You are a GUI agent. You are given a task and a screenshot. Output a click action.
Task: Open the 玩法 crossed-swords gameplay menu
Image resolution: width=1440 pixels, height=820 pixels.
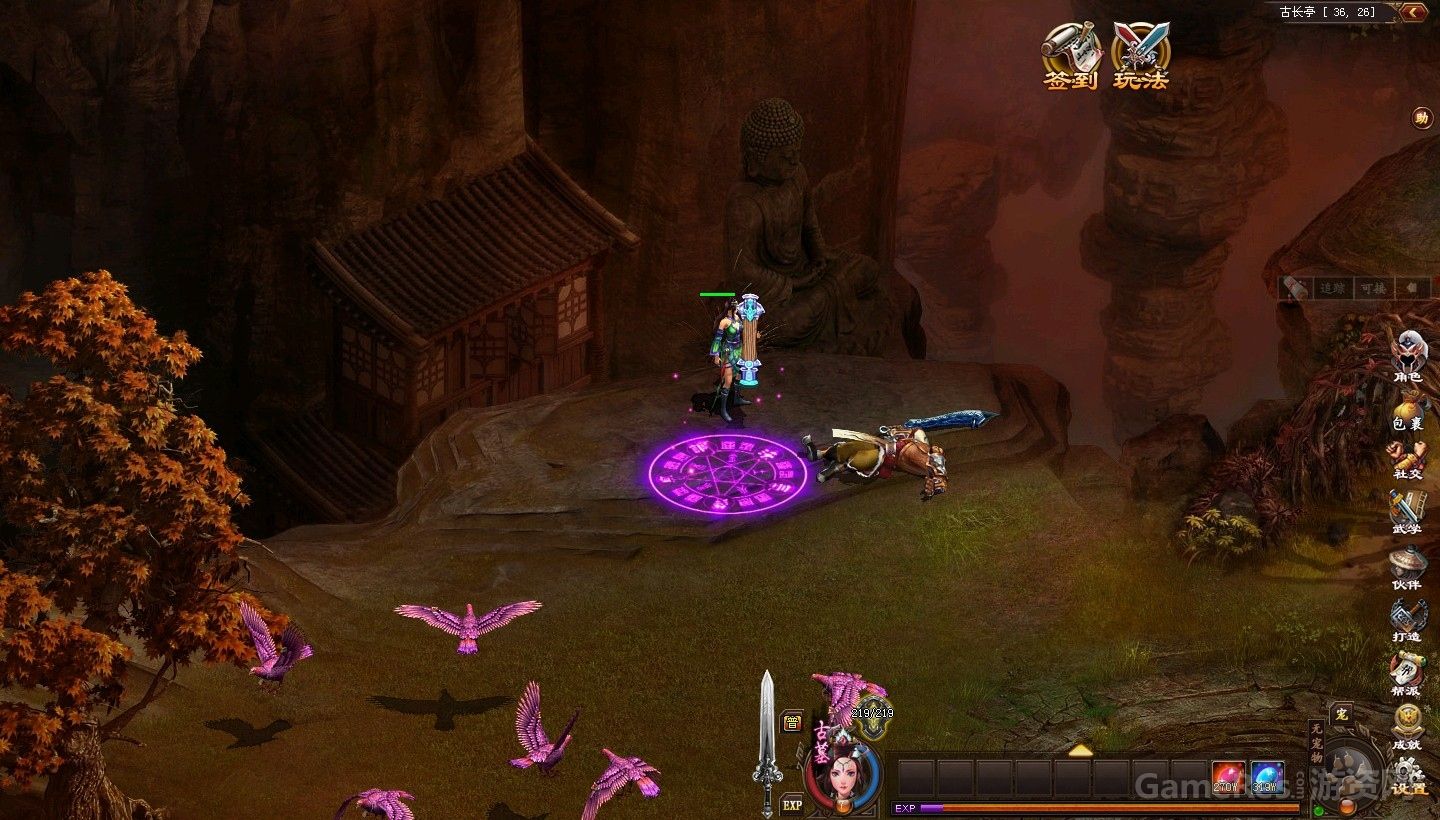1141,55
